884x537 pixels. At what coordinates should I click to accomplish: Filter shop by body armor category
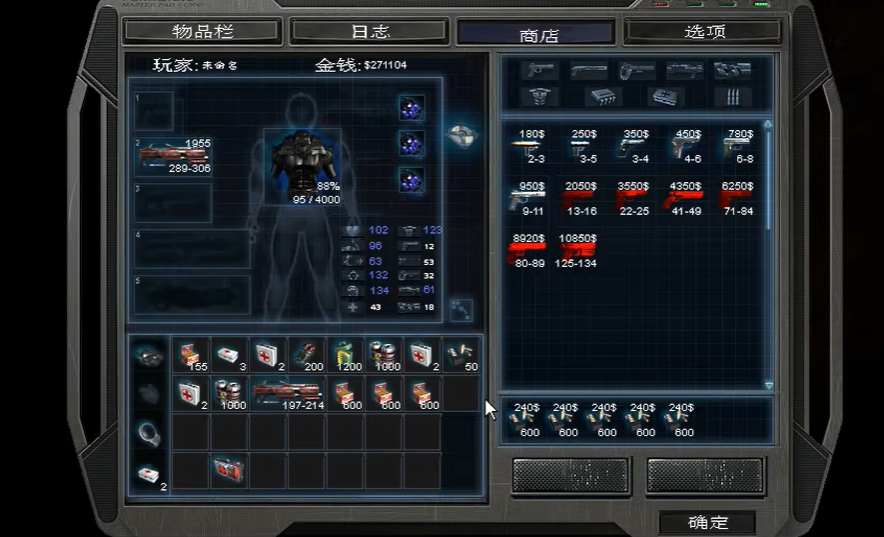(x=539, y=97)
